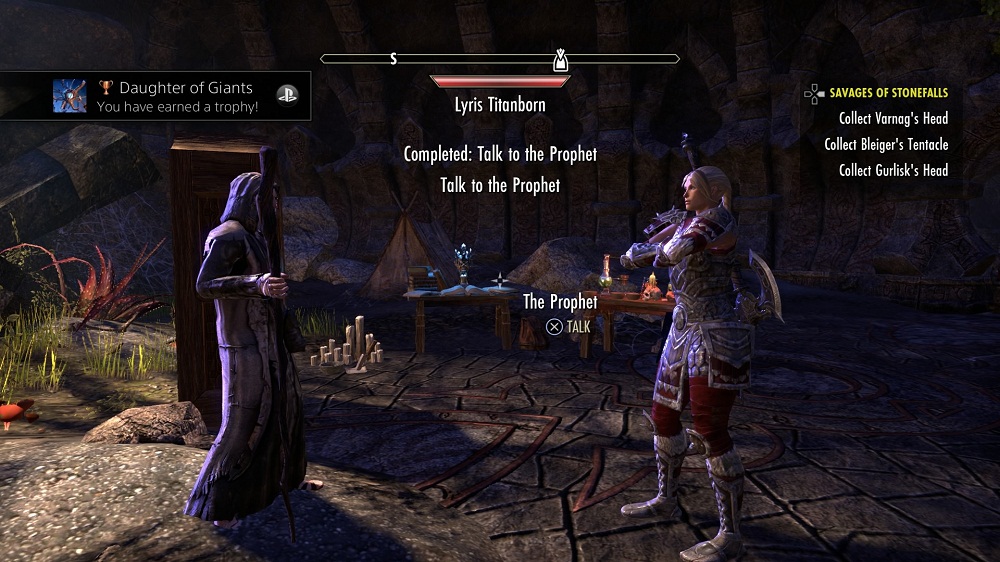This screenshot has width=1000, height=562.
Task: Open the Daughter of Giants trophy notification
Action: point(178,96)
